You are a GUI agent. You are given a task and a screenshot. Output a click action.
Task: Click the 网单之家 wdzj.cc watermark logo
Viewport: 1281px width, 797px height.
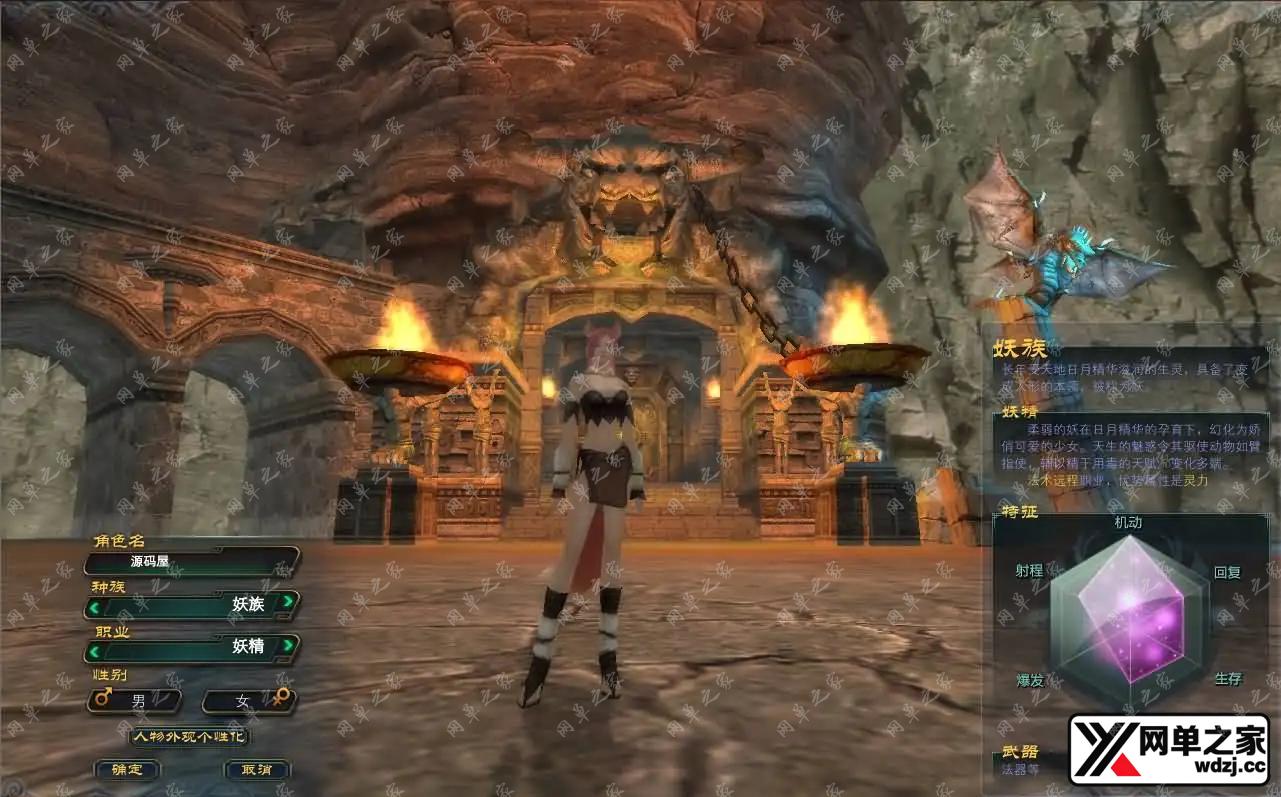(1168, 749)
